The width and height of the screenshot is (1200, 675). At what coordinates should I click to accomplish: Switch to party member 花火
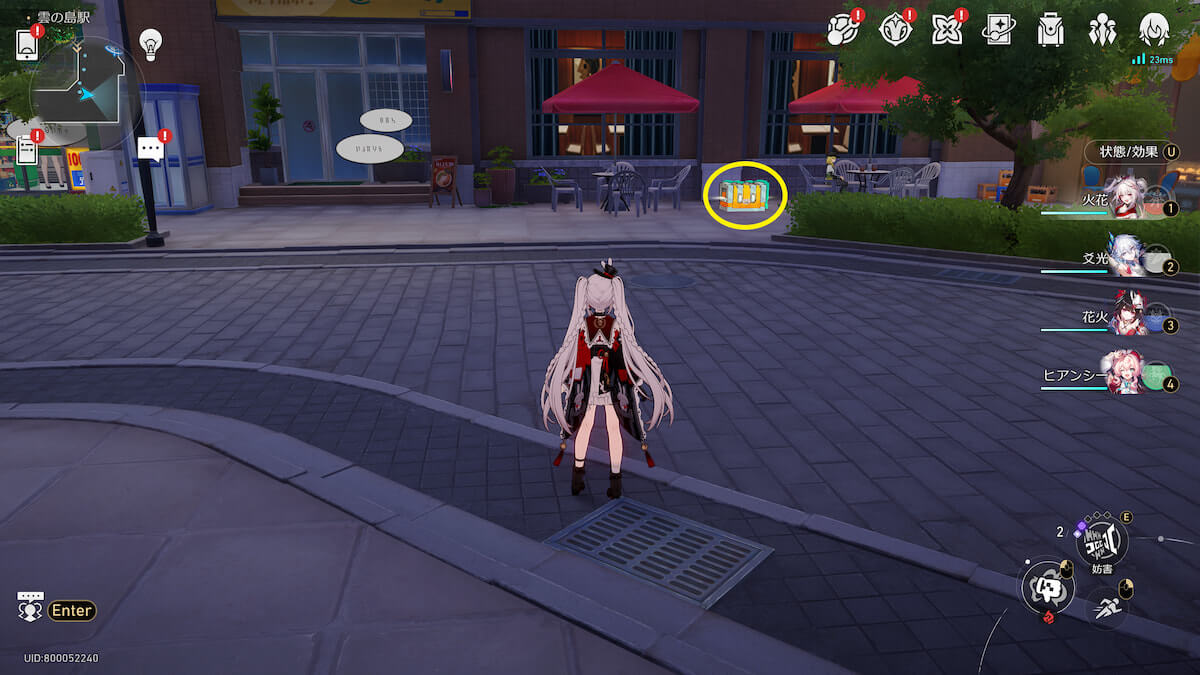point(1128,315)
